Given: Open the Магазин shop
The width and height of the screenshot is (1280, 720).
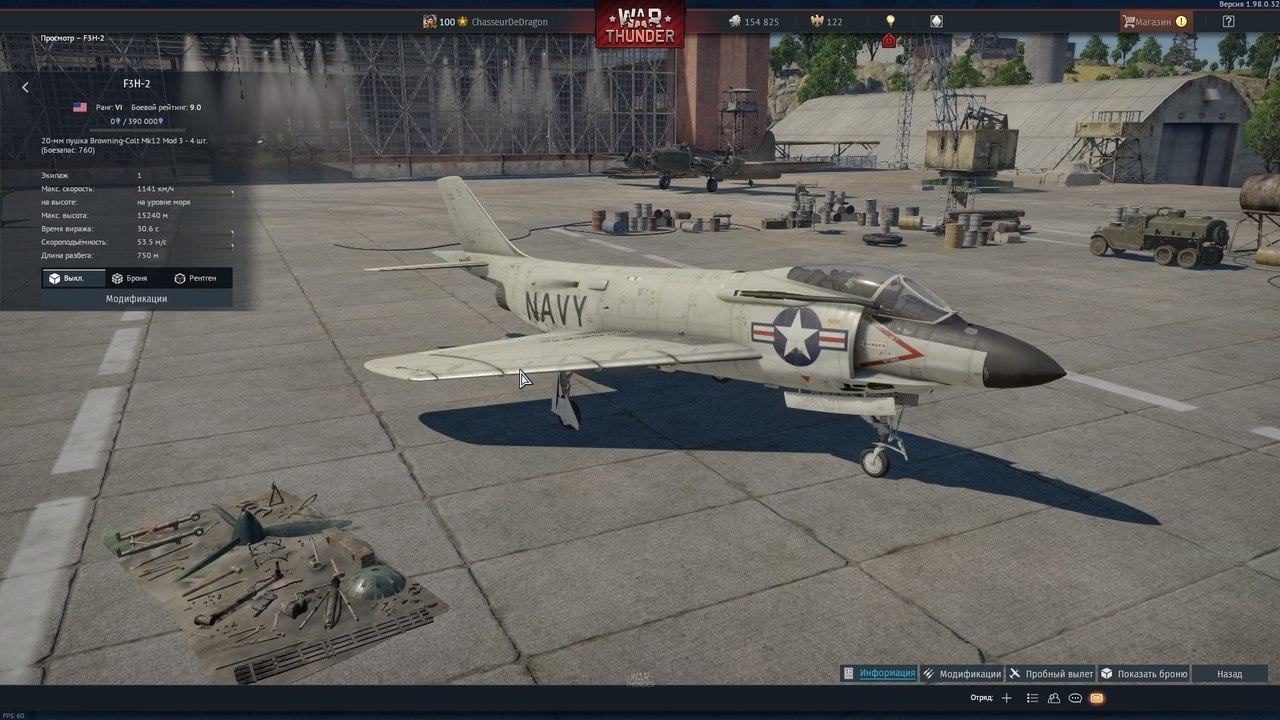Looking at the screenshot, I should click(x=1155, y=21).
